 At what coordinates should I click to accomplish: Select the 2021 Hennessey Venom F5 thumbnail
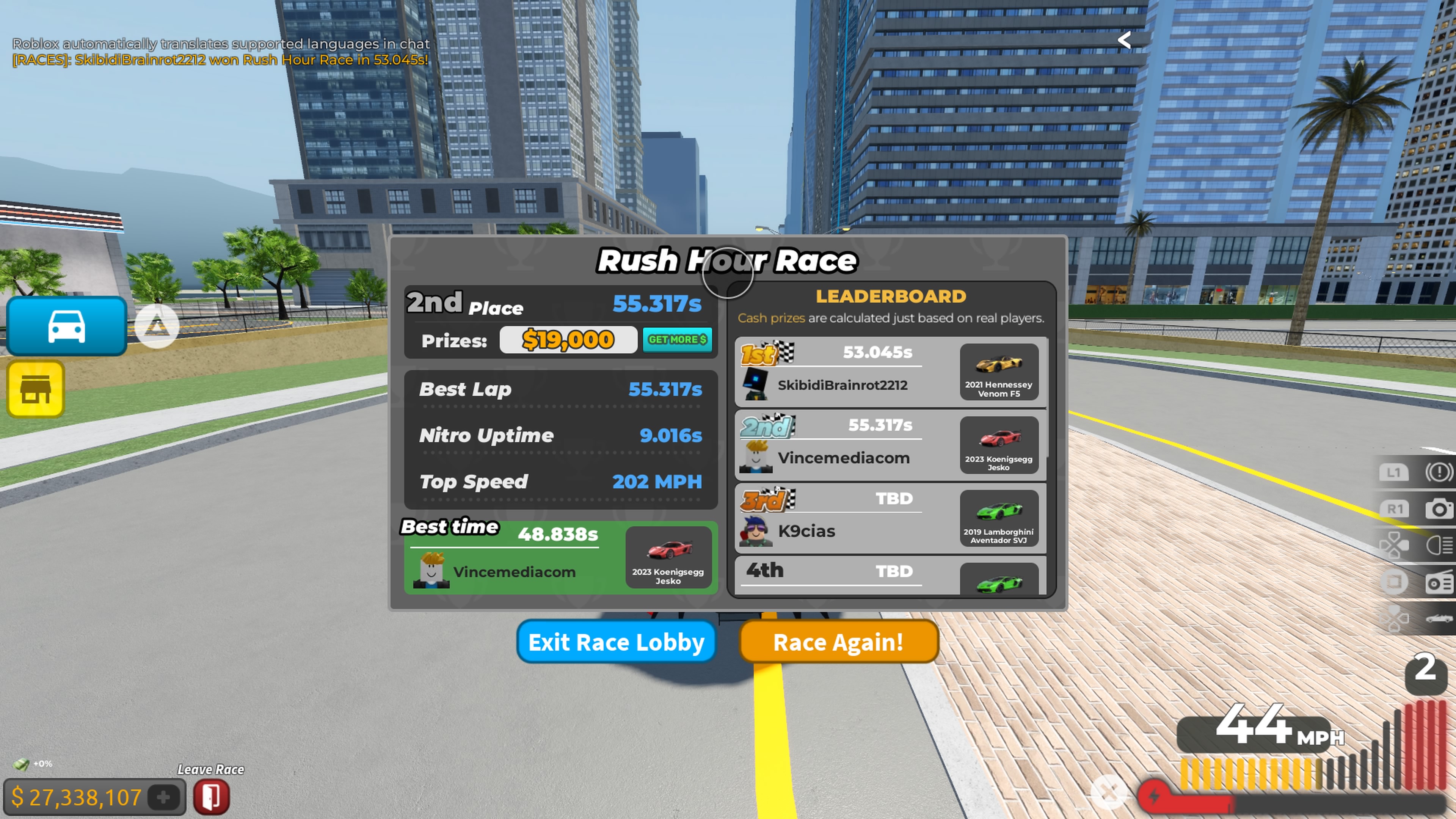[x=999, y=372]
